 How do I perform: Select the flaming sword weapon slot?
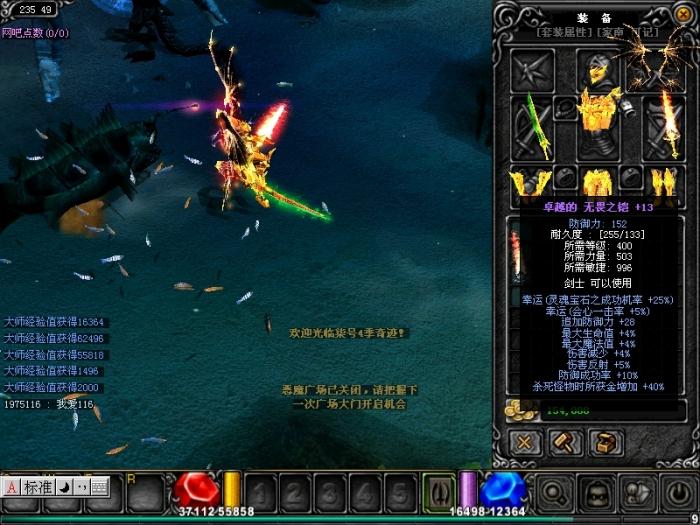(664, 123)
